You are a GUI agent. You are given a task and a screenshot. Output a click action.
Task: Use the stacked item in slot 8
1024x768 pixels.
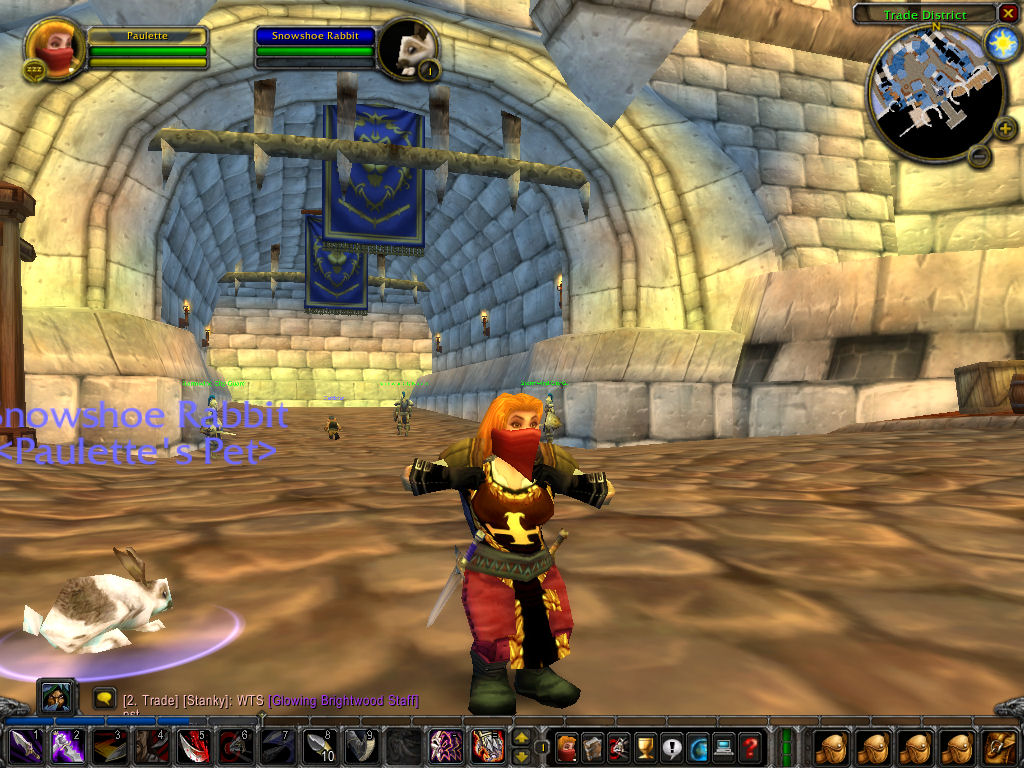point(318,746)
